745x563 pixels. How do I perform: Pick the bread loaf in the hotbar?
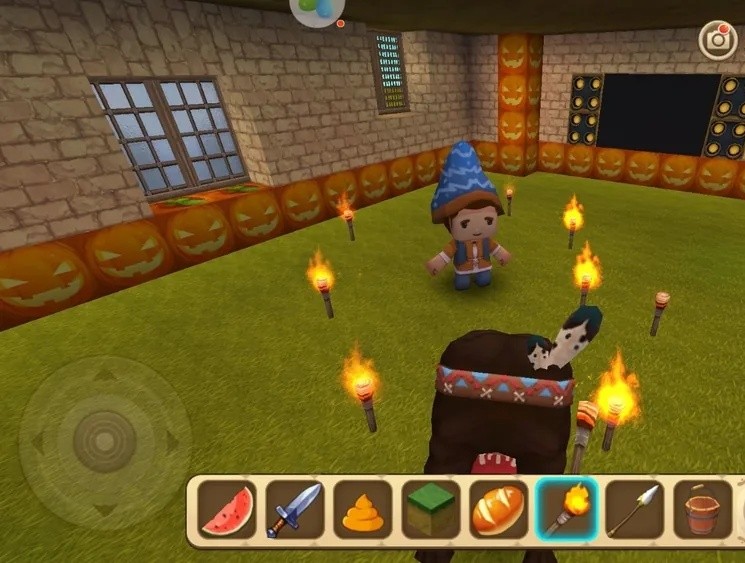tap(499, 510)
